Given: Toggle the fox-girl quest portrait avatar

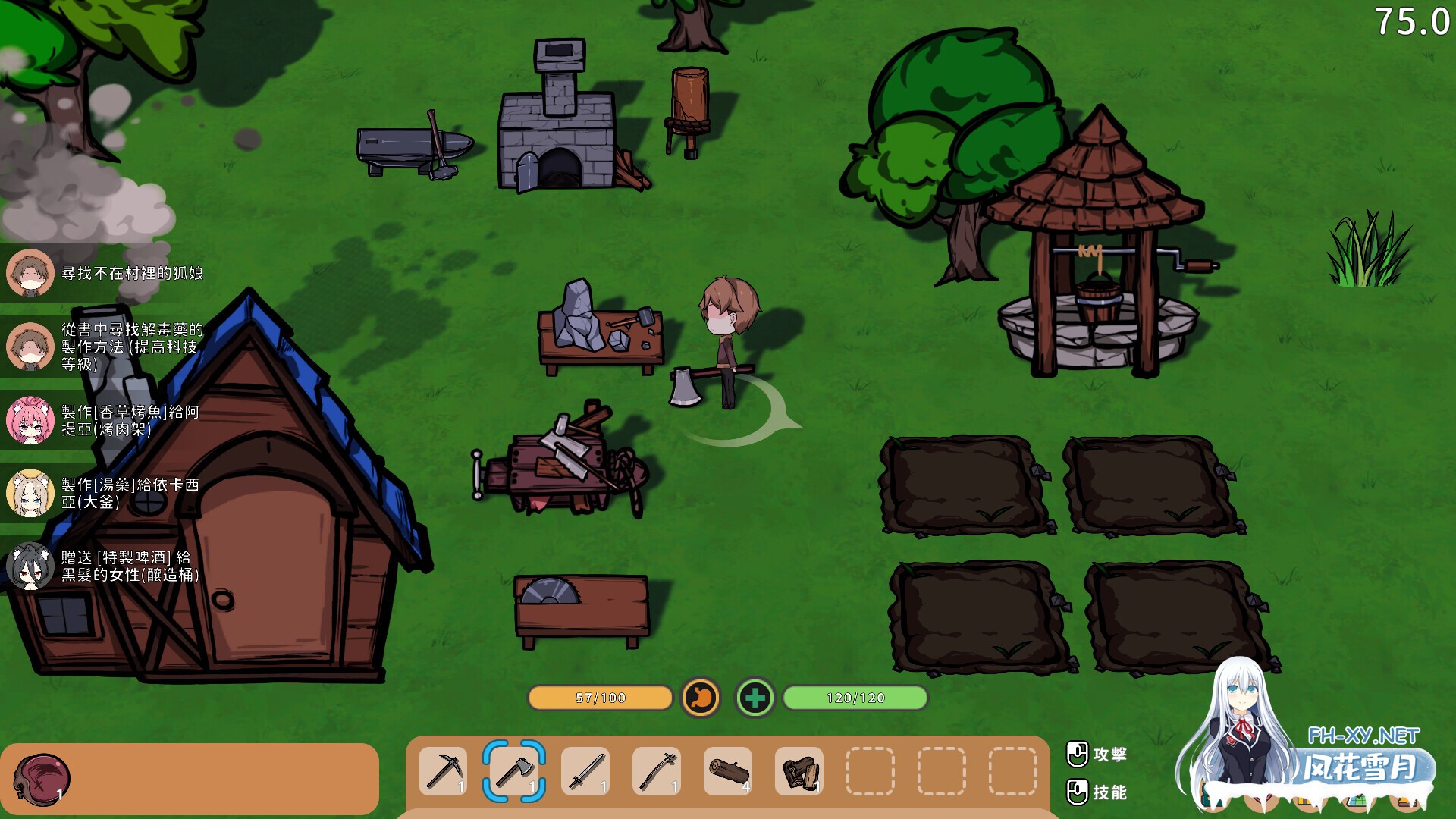Looking at the screenshot, I should (x=30, y=273).
